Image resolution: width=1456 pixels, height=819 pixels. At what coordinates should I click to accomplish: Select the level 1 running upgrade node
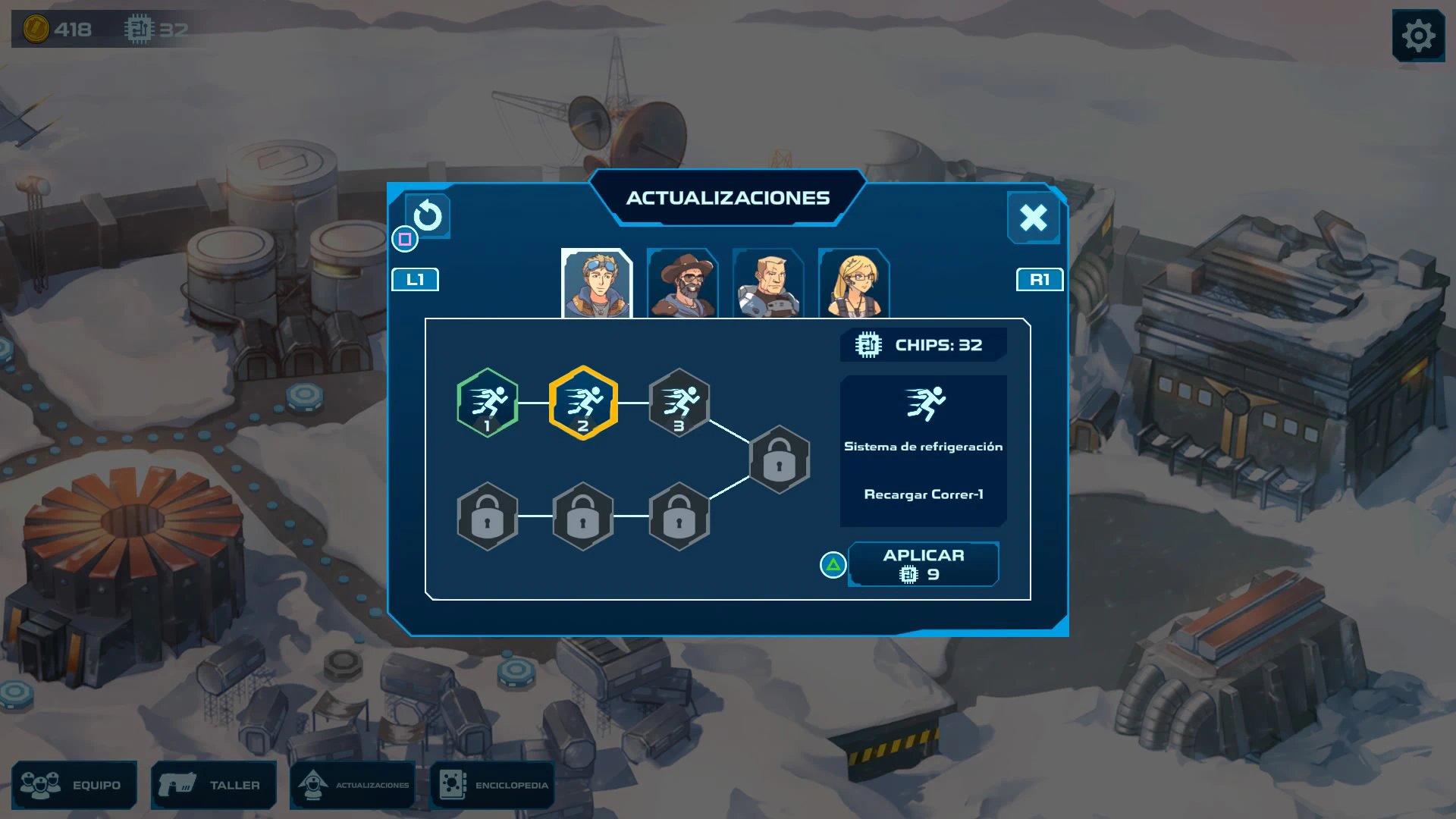488,403
